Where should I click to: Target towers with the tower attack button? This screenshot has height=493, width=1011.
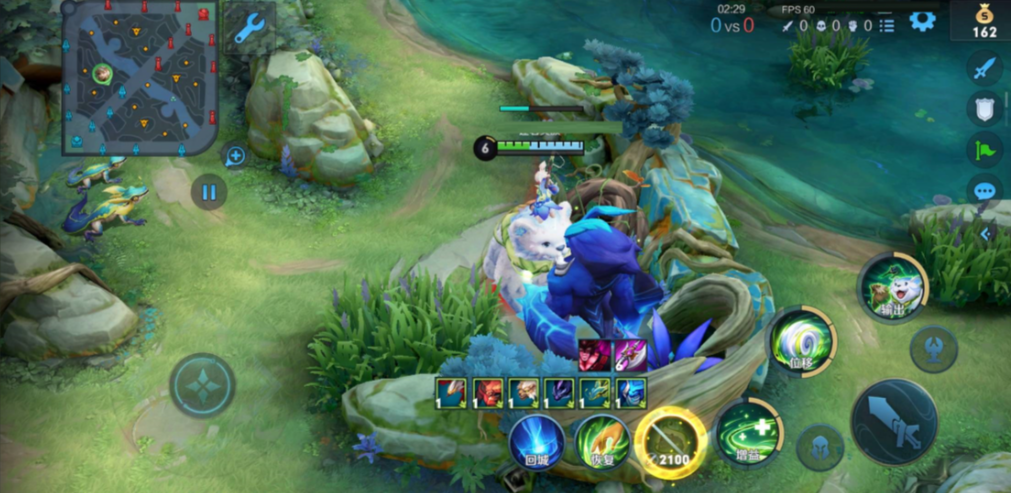tap(934, 349)
